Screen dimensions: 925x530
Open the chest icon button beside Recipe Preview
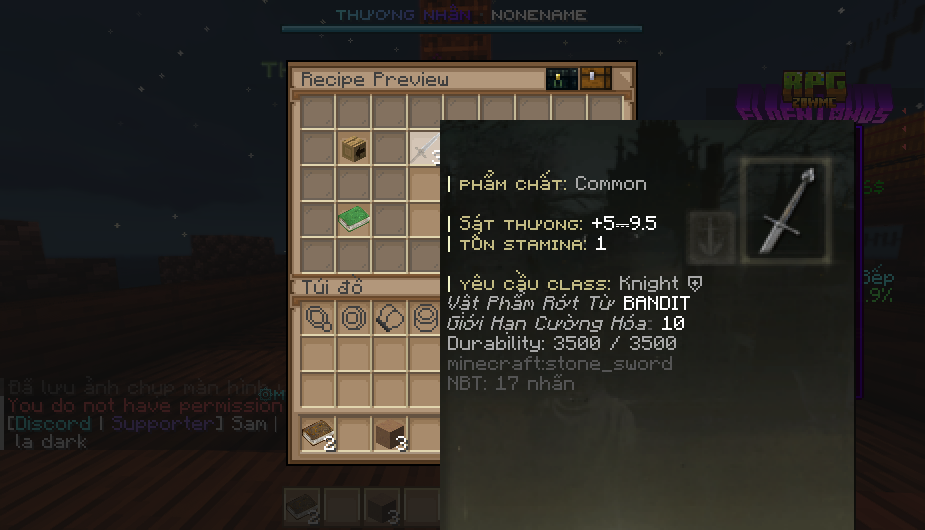595,79
